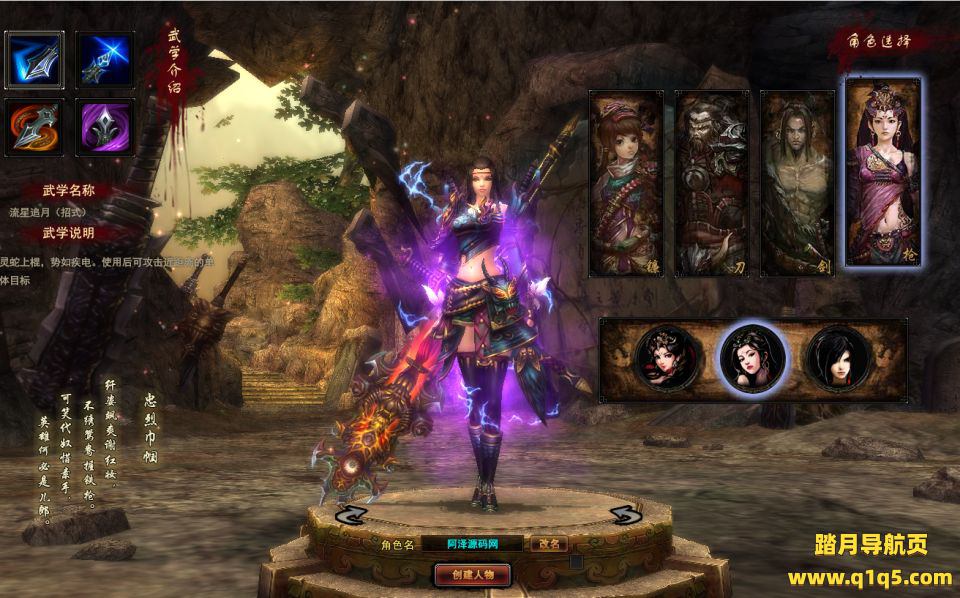View the purple vortex spearhead skill
Image resolution: width=960 pixels, height=598 pixels.
click(x=105, y=128)
